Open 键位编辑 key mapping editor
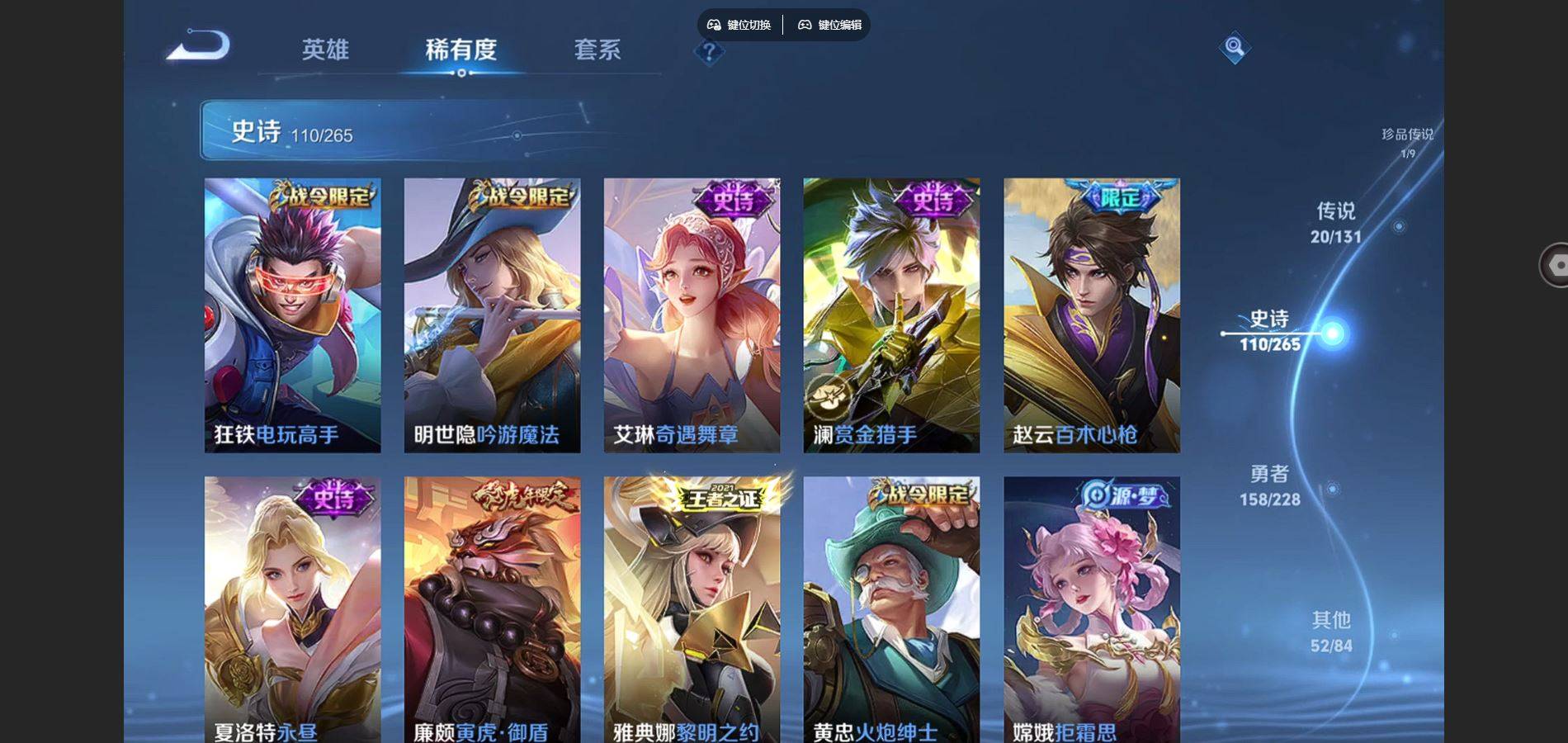1568x743 pixels. [x=829, y=25]
